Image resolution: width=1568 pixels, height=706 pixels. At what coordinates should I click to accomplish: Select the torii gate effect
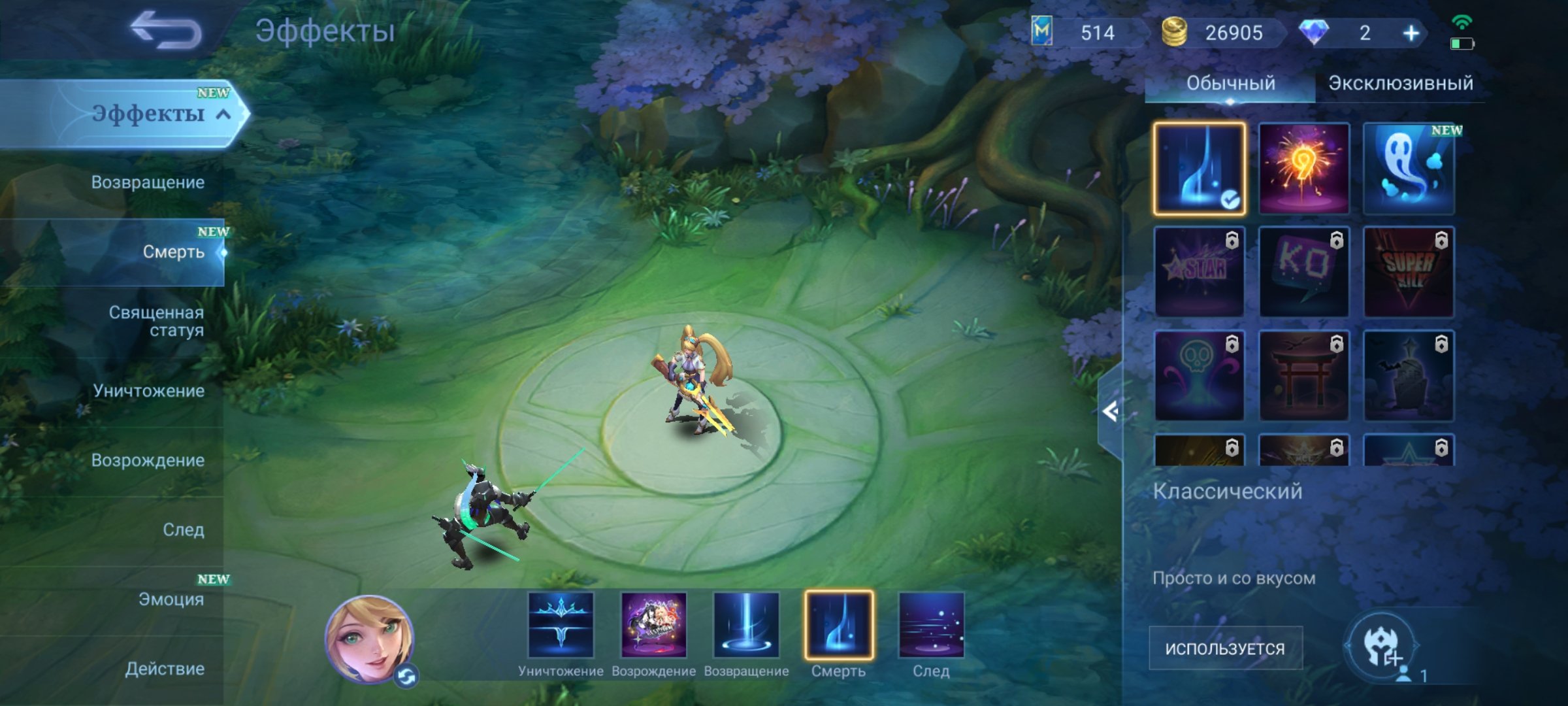click(x=1303, y=376)
